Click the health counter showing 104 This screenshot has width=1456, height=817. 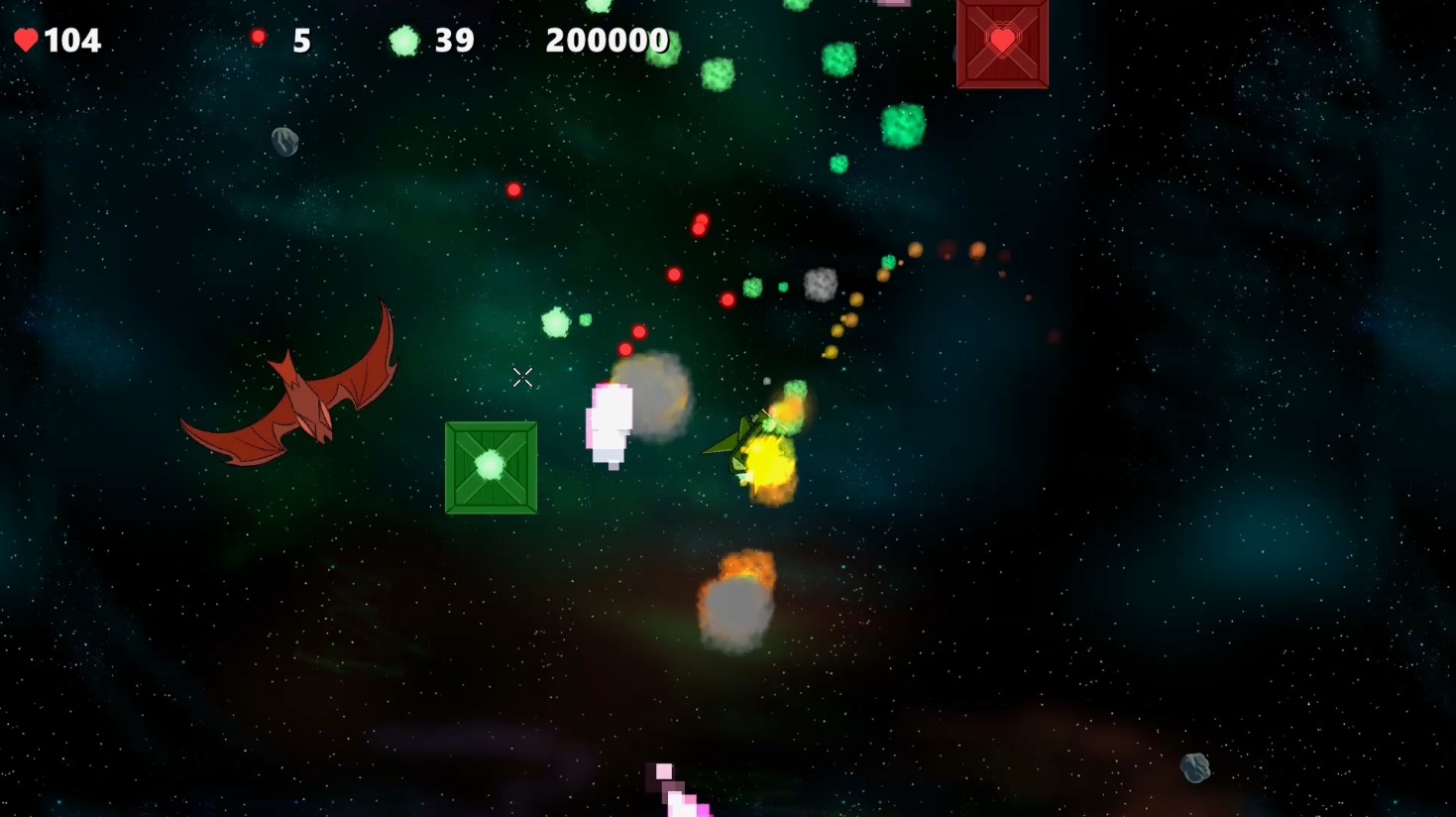point(69,41)
